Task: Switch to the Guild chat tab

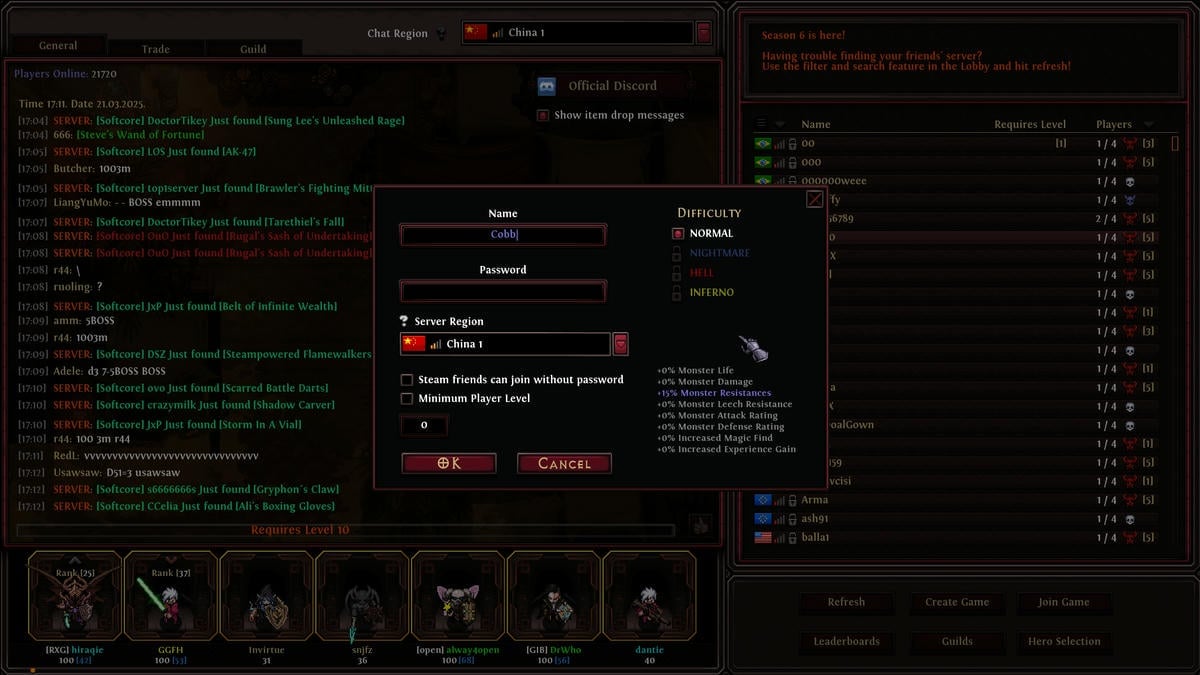Action: (x=253, y=49)
